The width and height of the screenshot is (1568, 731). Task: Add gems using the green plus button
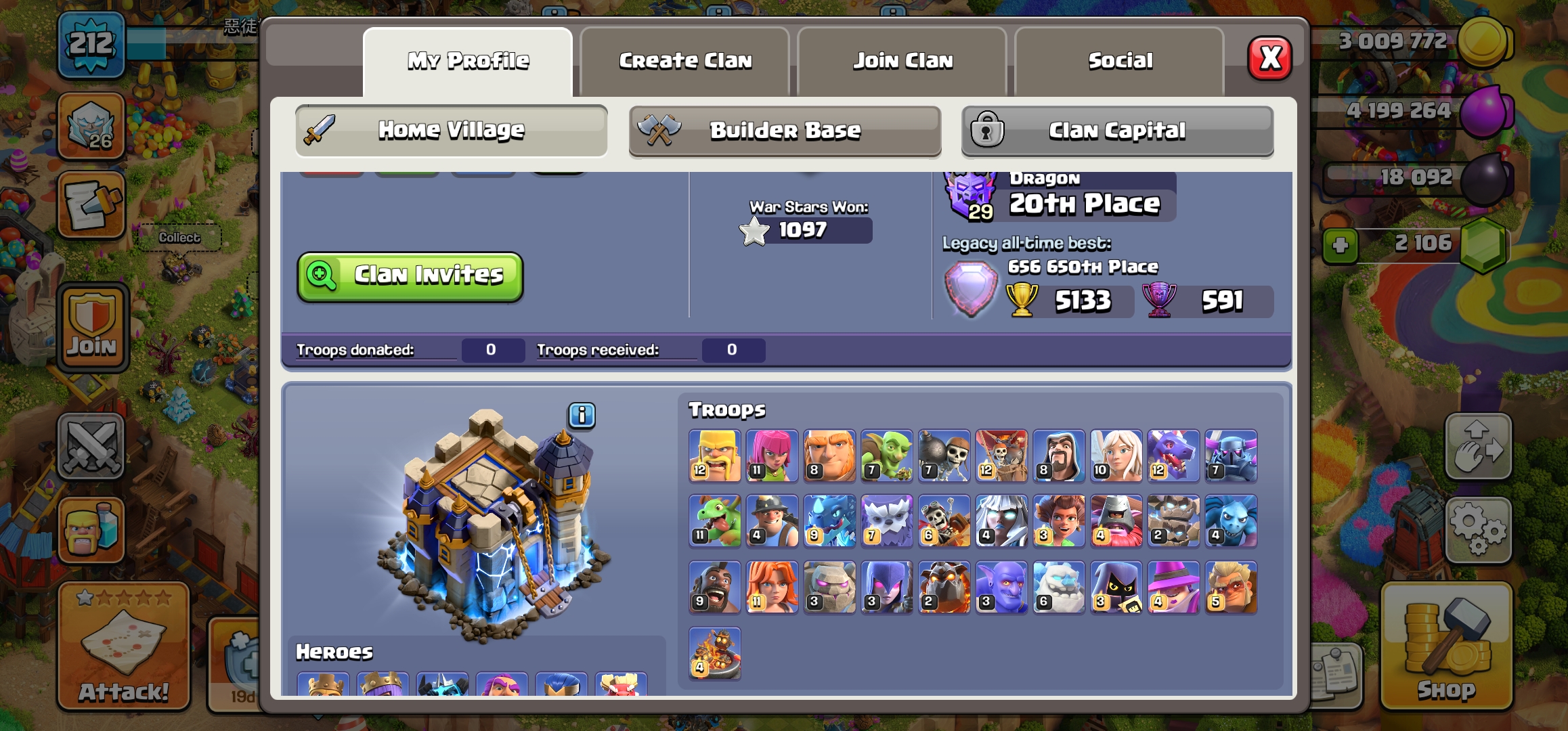point(1341,245)
